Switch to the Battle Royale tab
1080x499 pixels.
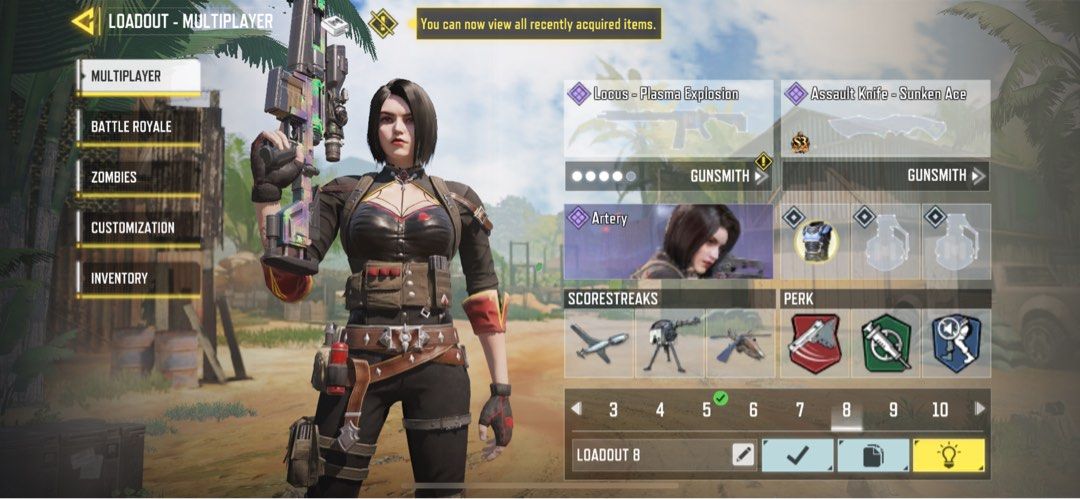click(x=138, y=127)
